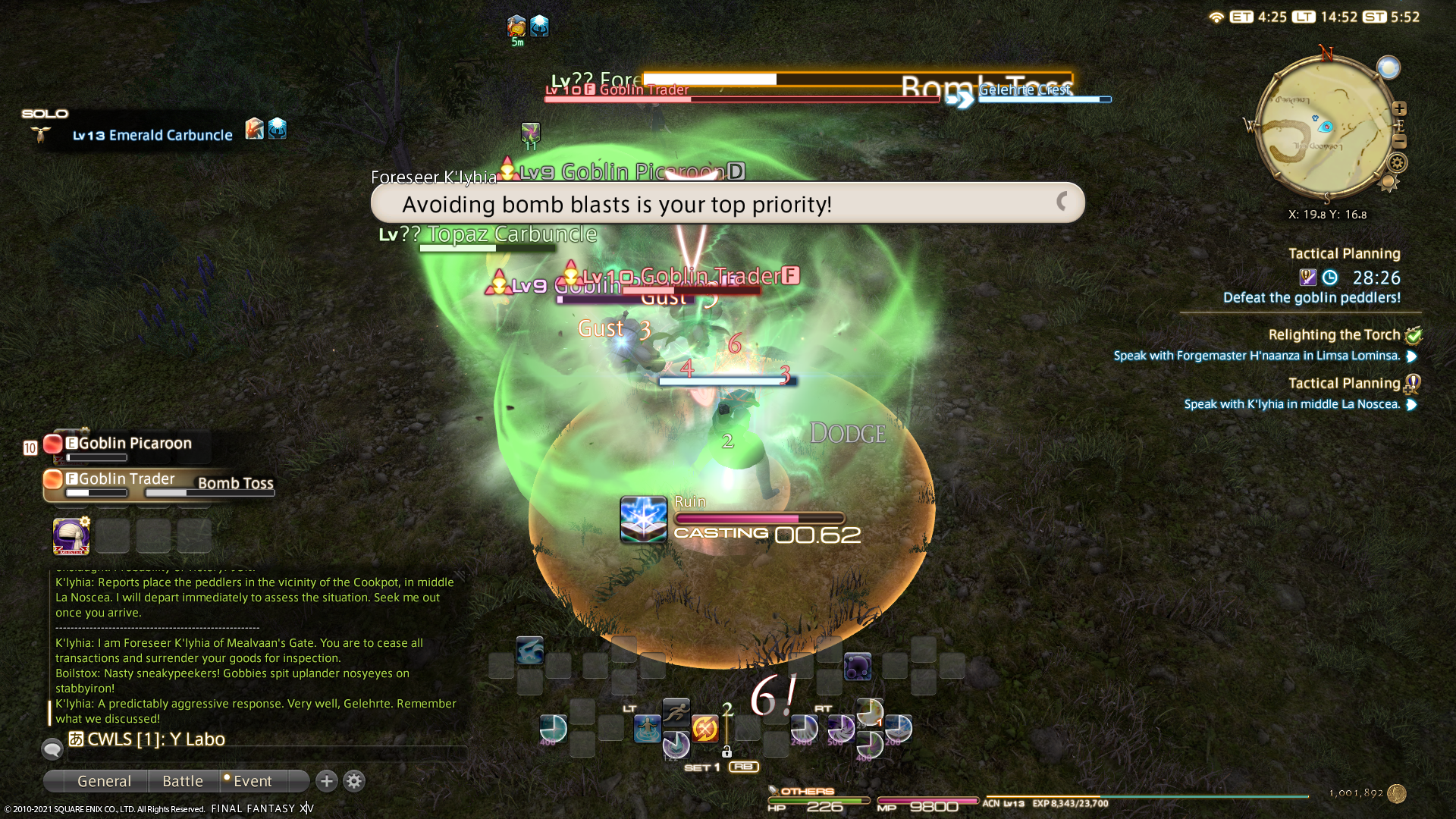
Task: Select the Speak with K'lyhia quest objective
Action: click(x=1291, y=404)
